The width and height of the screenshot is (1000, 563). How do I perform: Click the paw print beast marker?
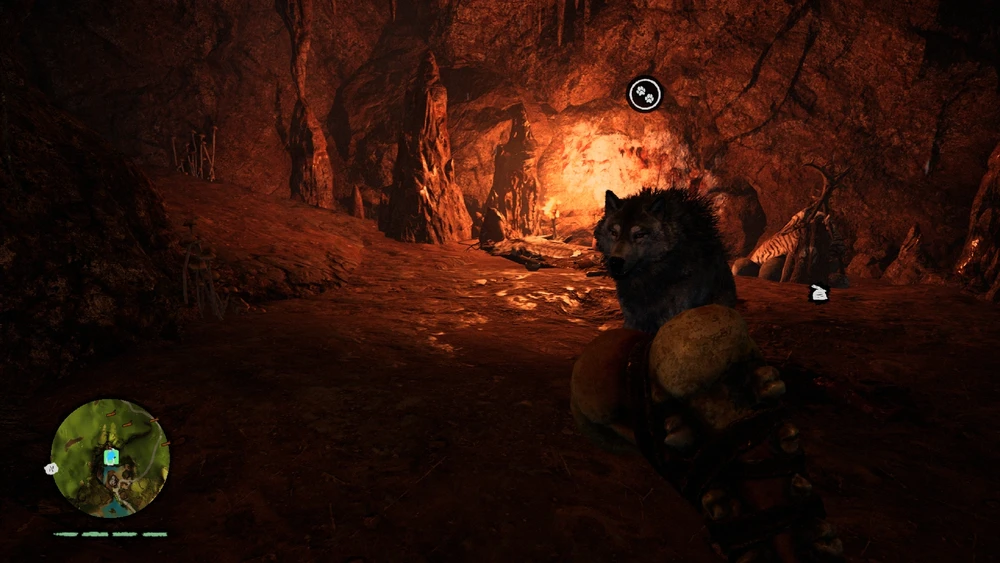pyautogui.click(x=645, y=95)
